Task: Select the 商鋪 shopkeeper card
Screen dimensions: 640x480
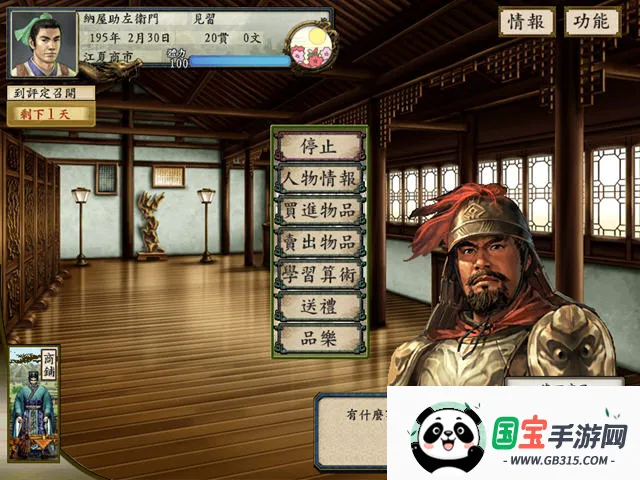Action: [x=34, y=405]
